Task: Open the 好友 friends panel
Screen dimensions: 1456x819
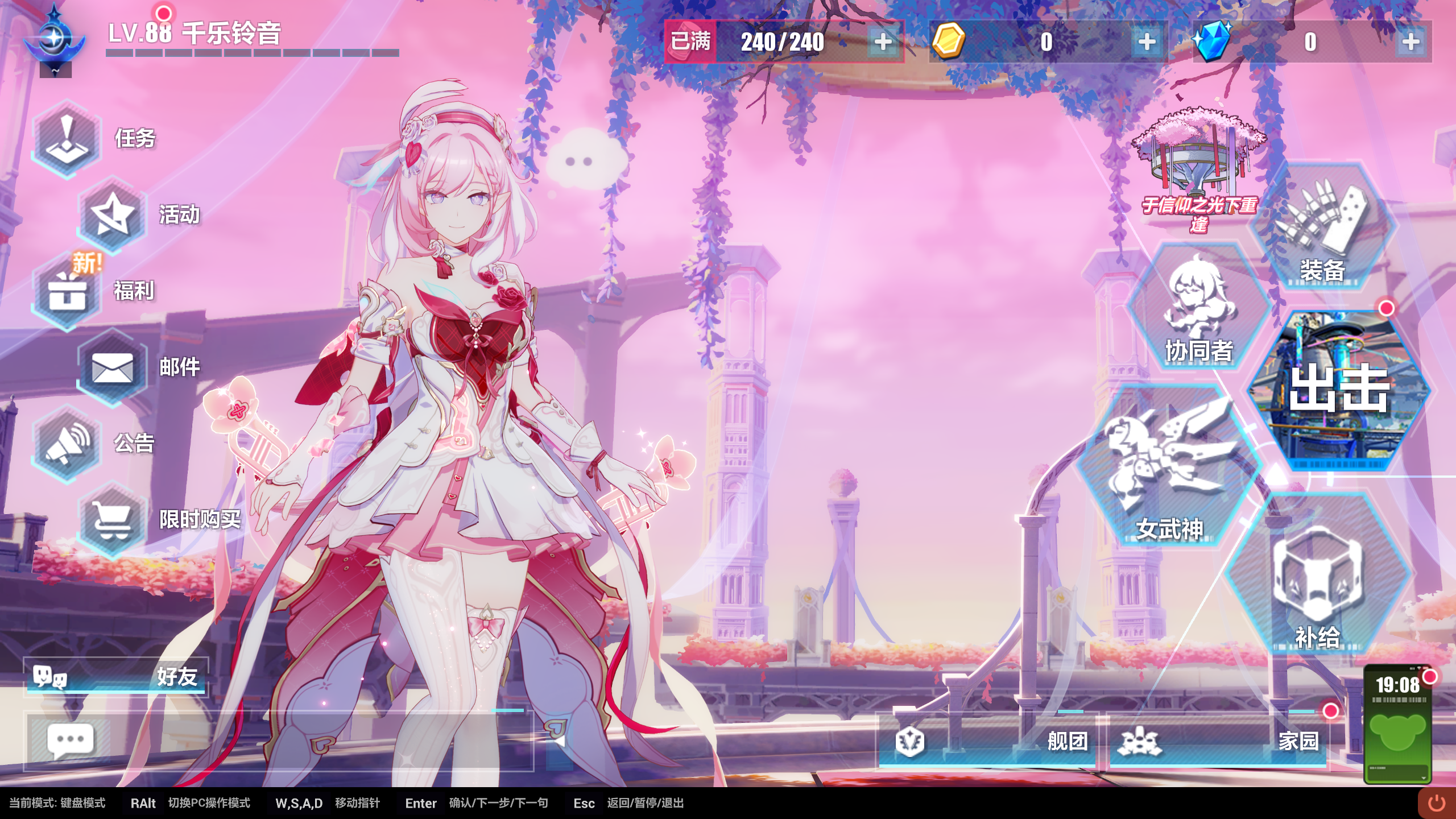Action: click(x=116, y=677)
